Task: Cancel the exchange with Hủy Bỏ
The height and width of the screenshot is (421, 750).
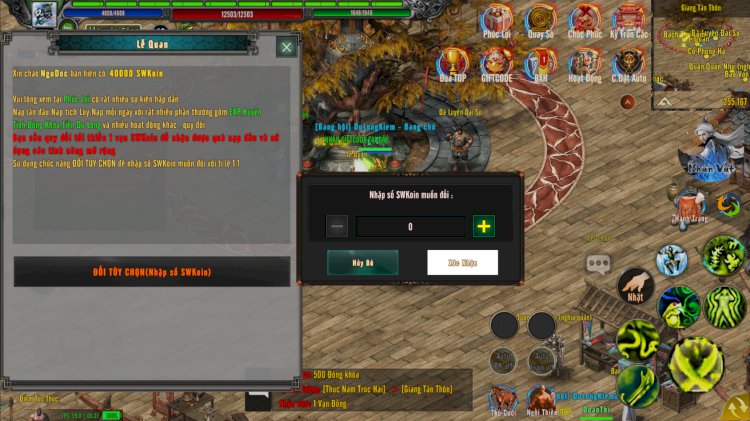Action: point(362,262)
